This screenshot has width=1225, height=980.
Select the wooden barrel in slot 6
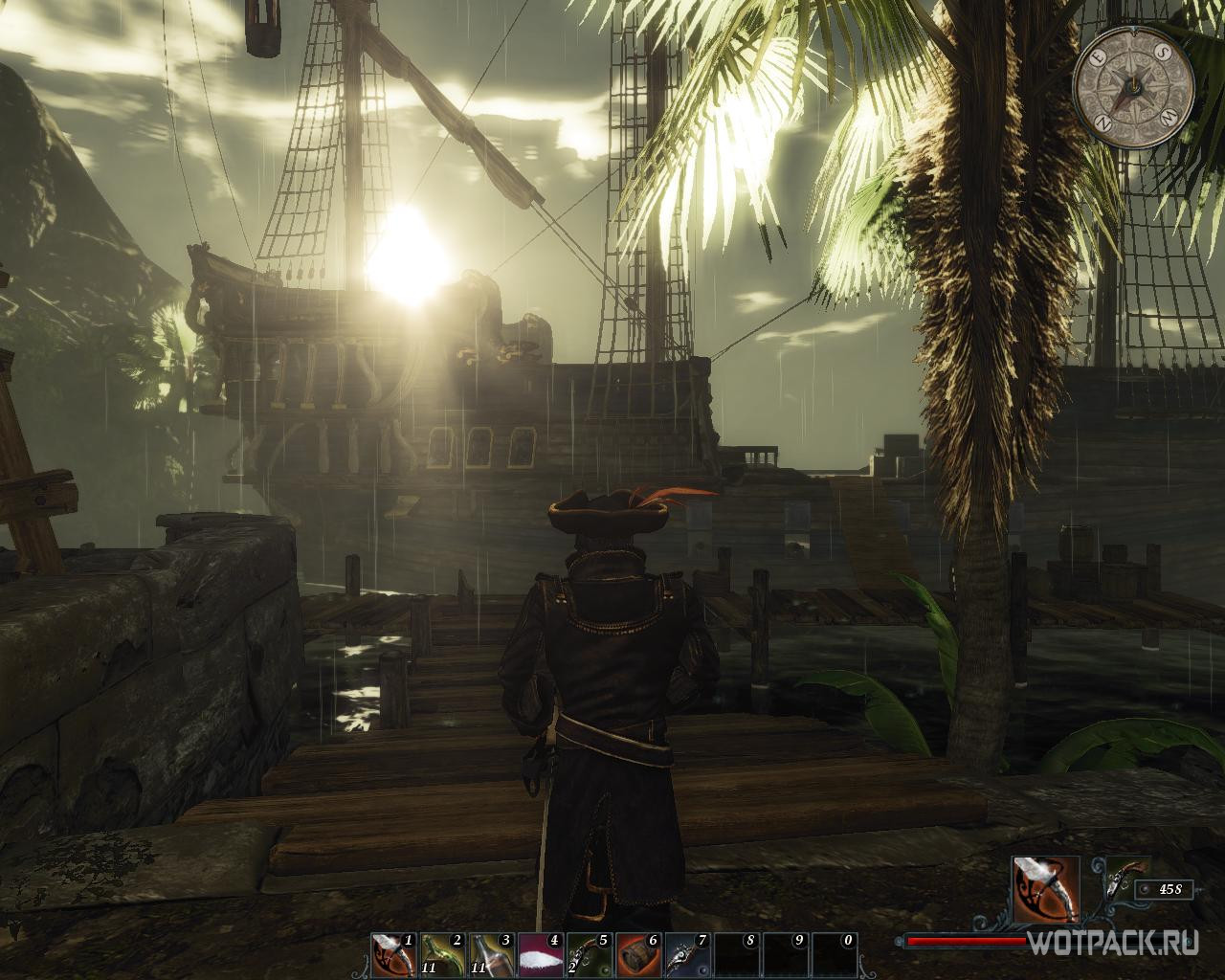click(637, 955)
